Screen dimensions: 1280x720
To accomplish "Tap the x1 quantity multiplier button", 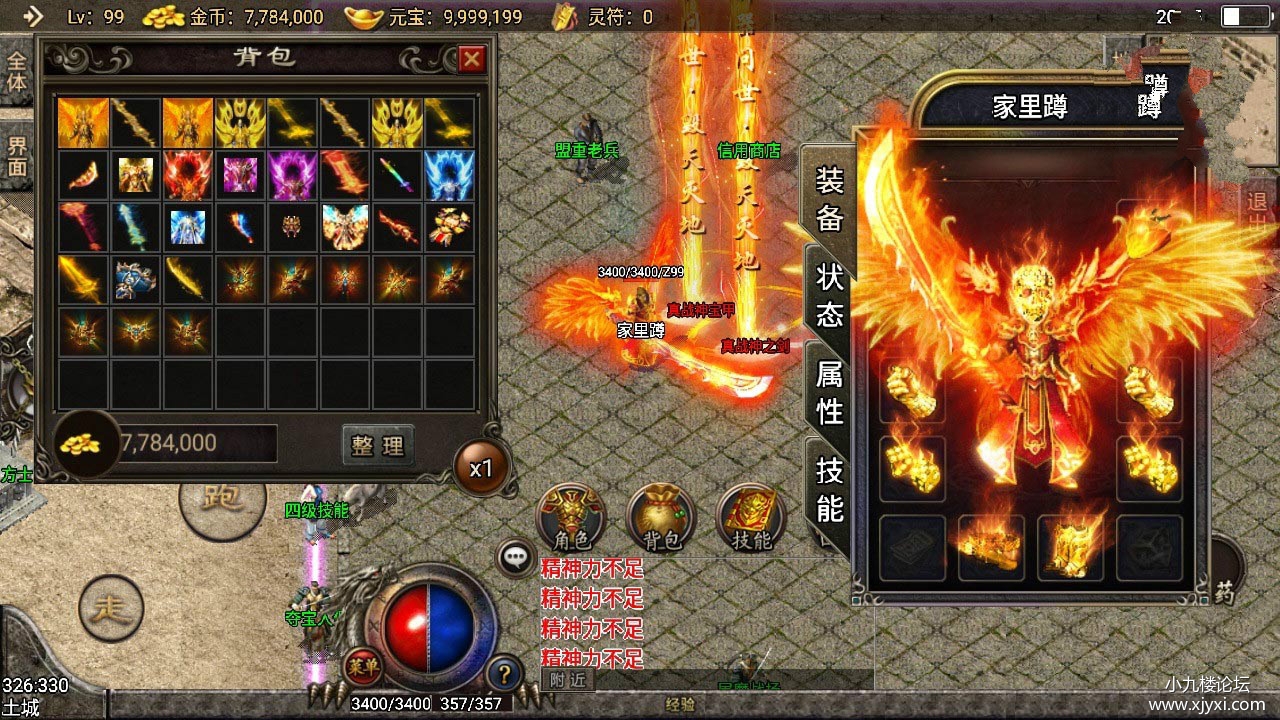I will point(481,468).
